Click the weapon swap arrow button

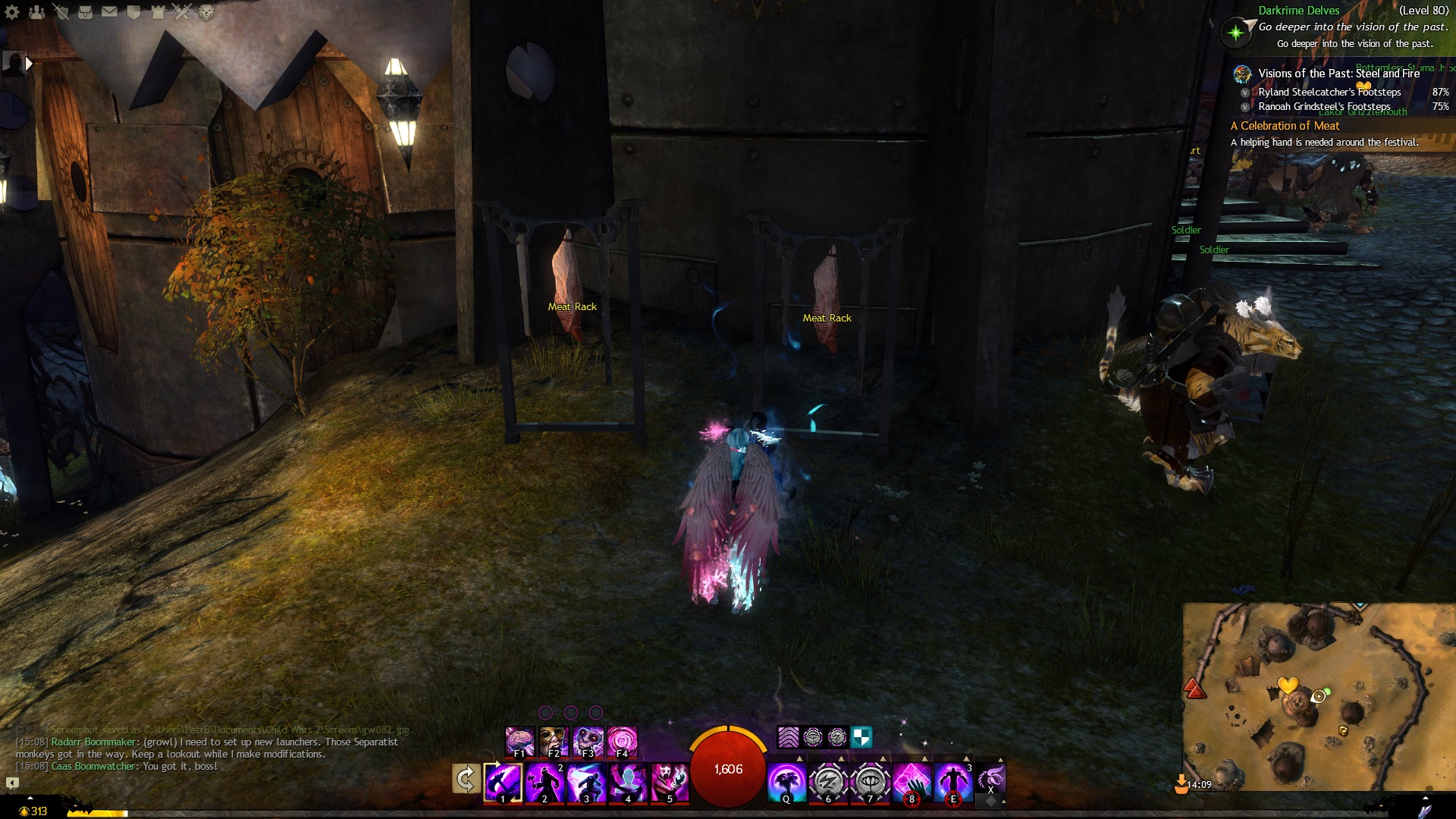(466, 779)
